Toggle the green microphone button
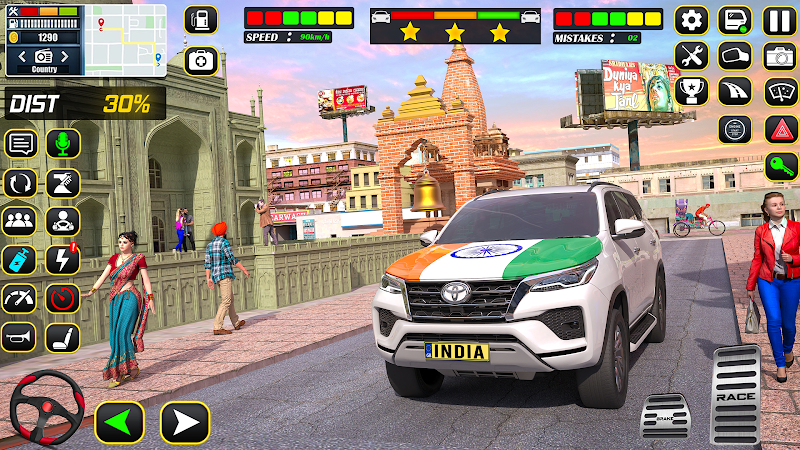The image size is (800, 450). (x=63, y=143)
